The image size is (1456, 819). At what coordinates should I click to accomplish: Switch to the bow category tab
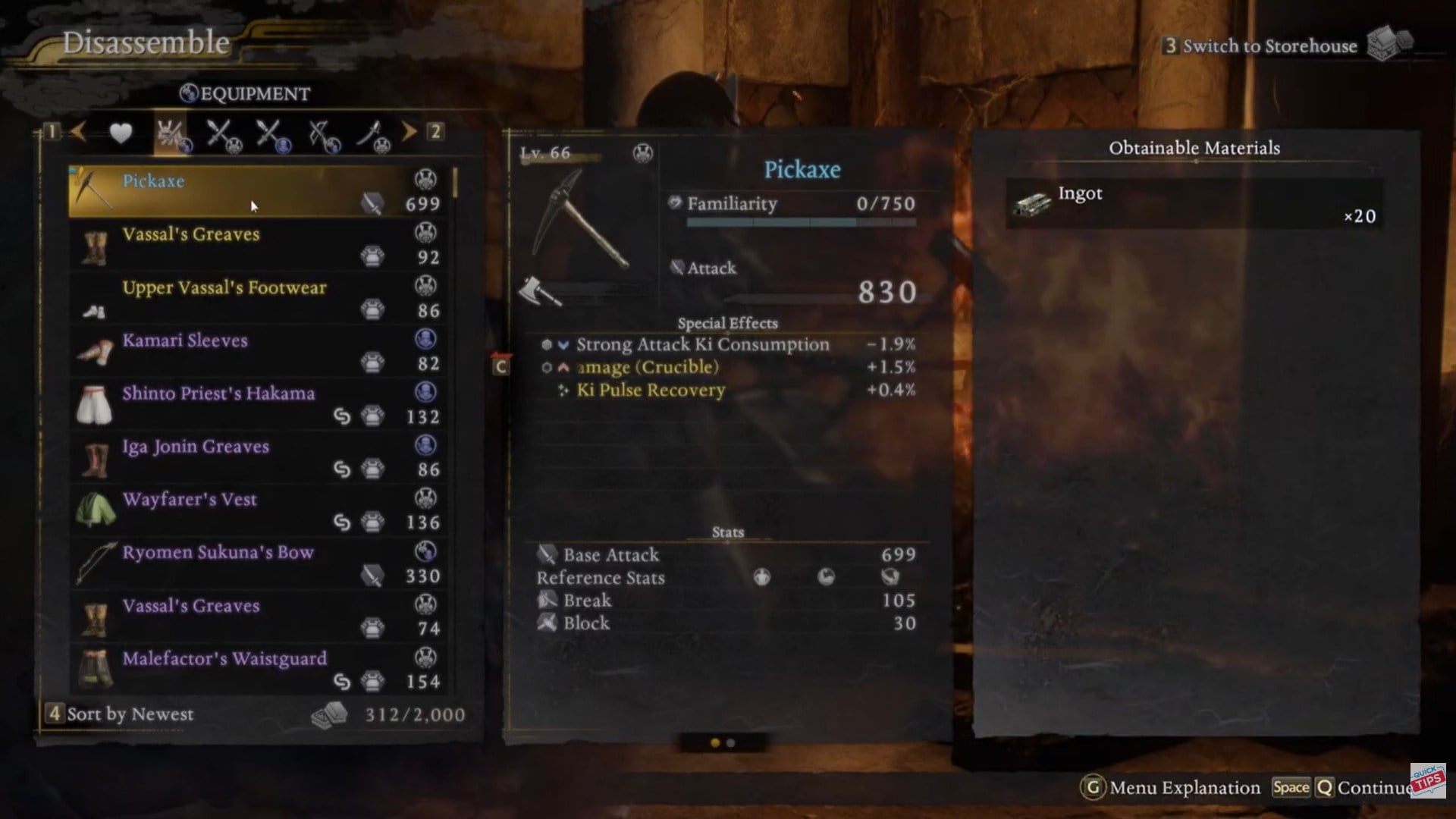coord(324,135)
